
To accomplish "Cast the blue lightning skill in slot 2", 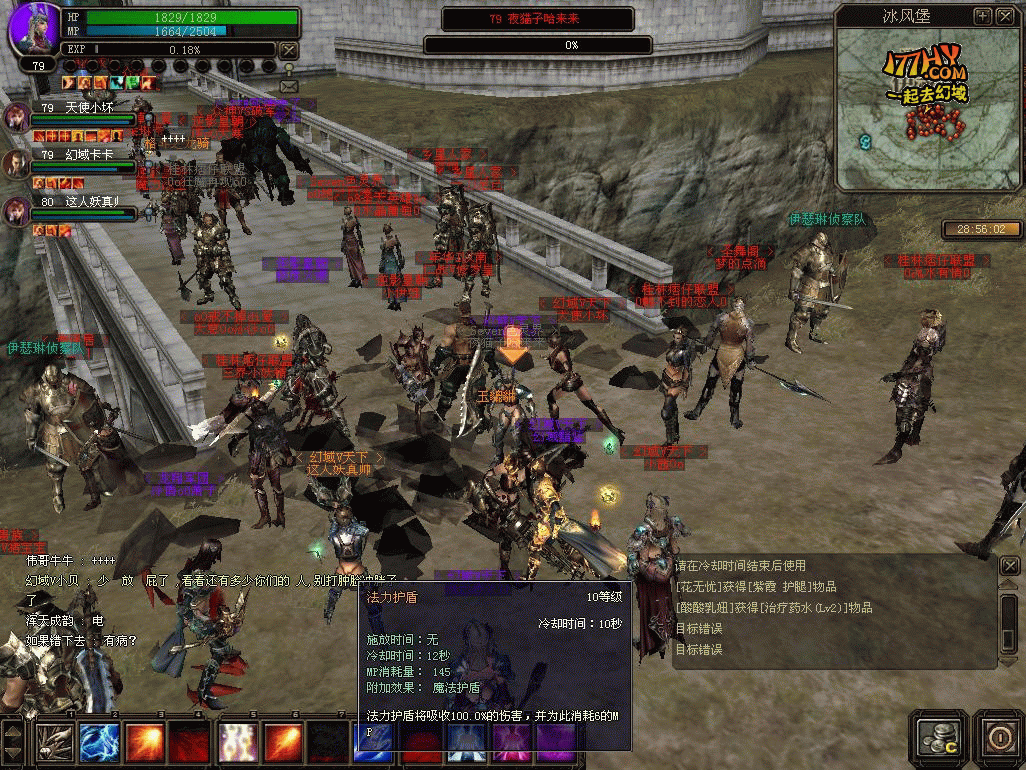I will 100,743.
